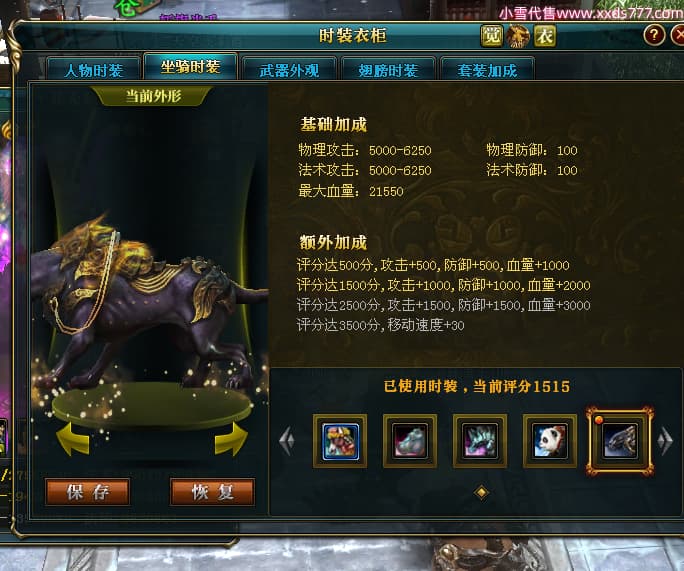Screen dimensions: 684x571
Task: Click the 恢复 restore button
Action: coord(212,492)
